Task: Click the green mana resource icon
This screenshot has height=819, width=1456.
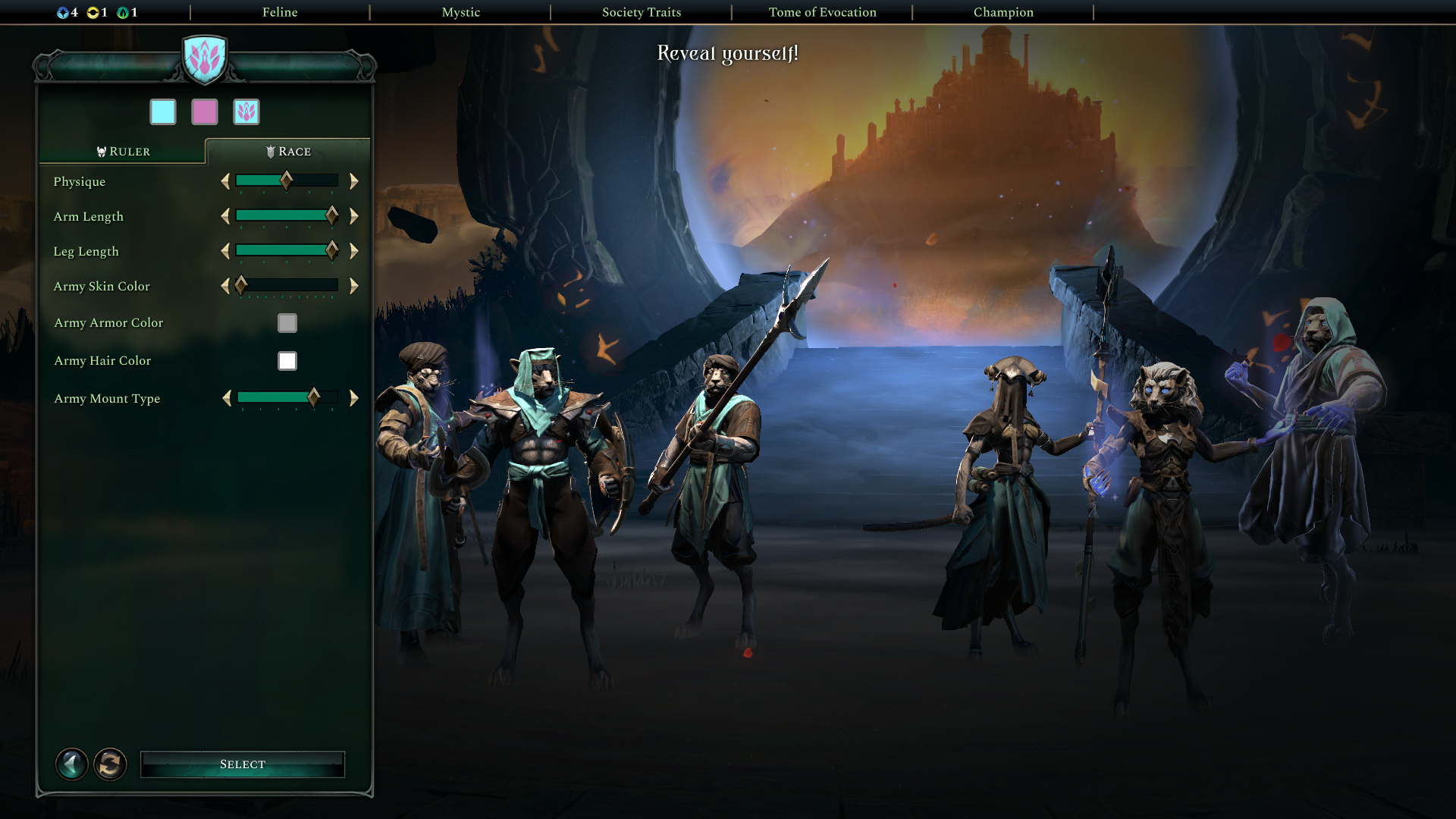Action: 124,11
